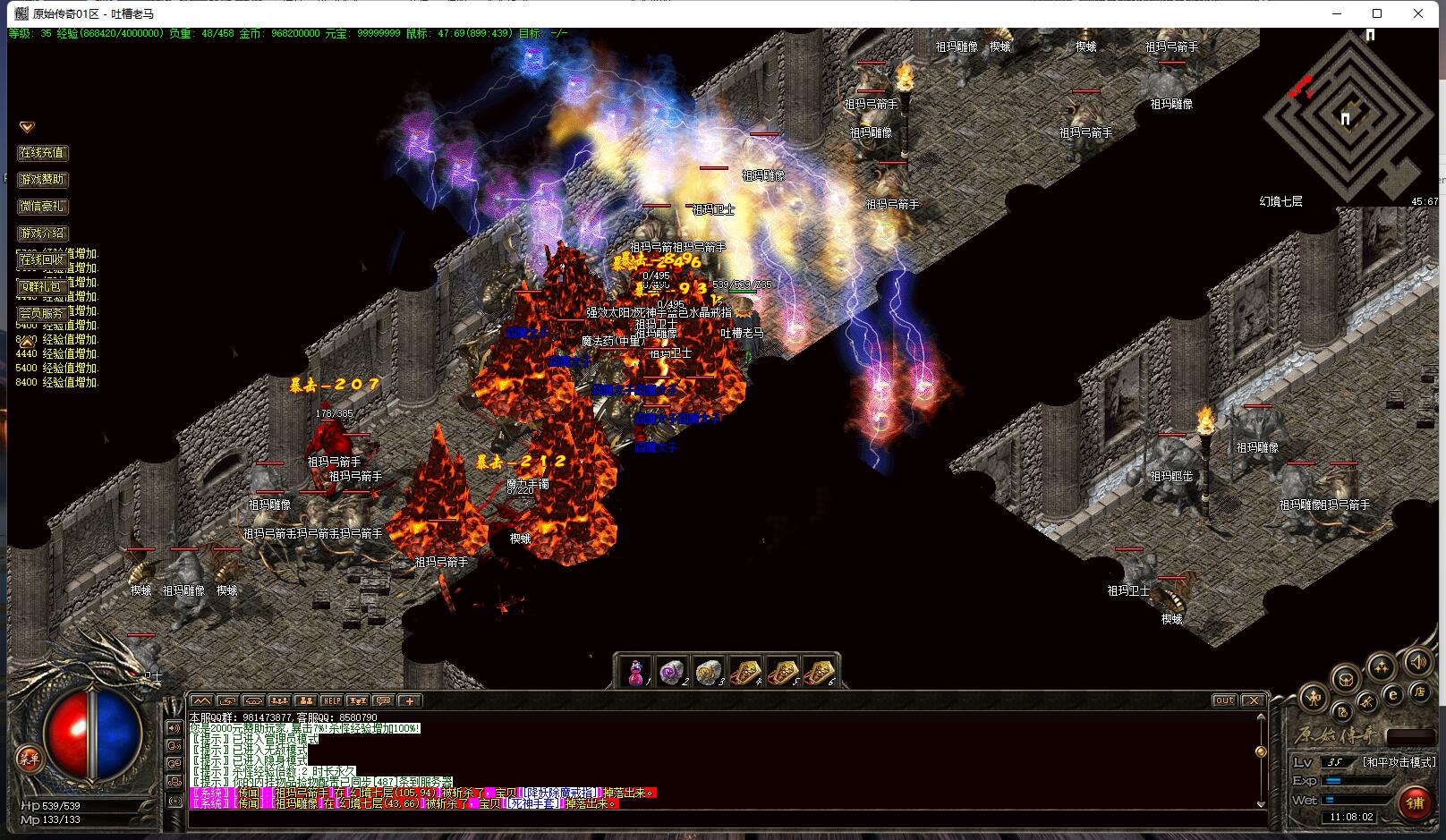Click the HELP button above chat

pos(331,700)
